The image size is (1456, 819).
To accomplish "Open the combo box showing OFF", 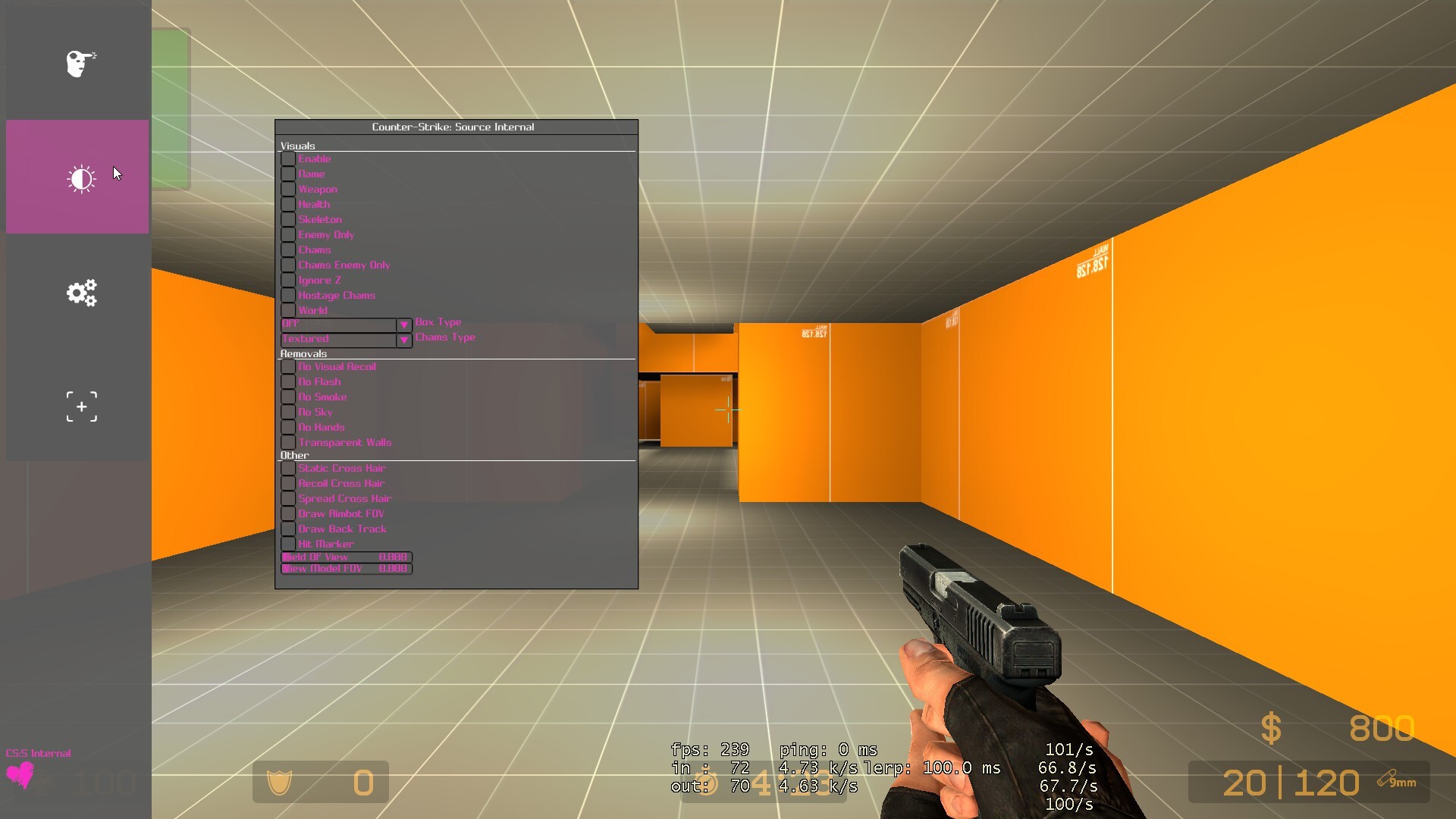I will pyautogui.click(x=337, y=325).
